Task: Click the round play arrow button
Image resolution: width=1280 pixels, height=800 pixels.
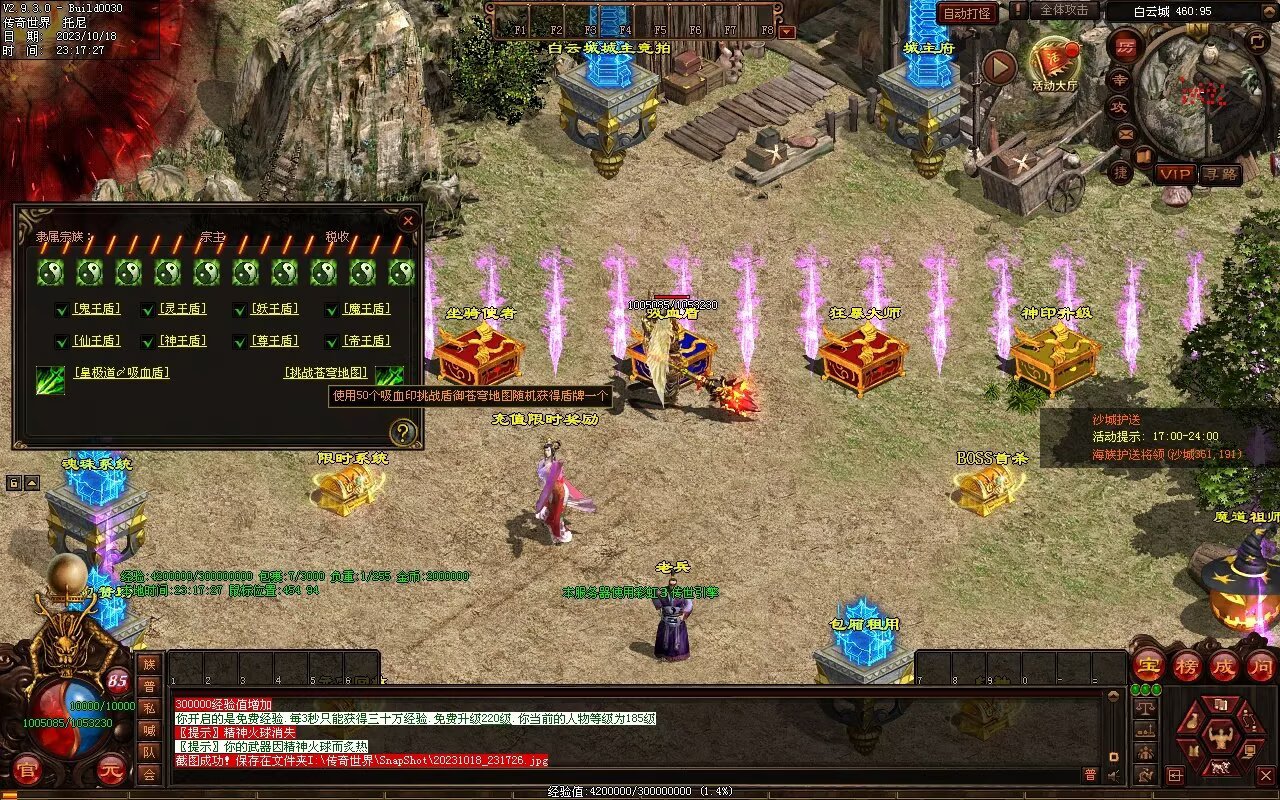Action: click(999, 67)
